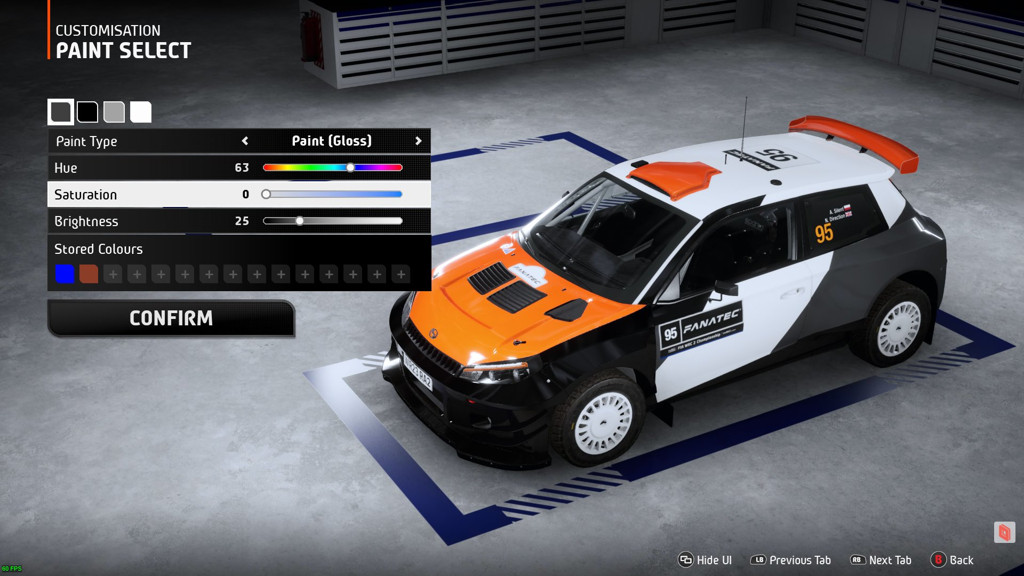The image size is (1024, 576).
Task: Select the dark grey paint layer swatch
Action: point(61,112)
